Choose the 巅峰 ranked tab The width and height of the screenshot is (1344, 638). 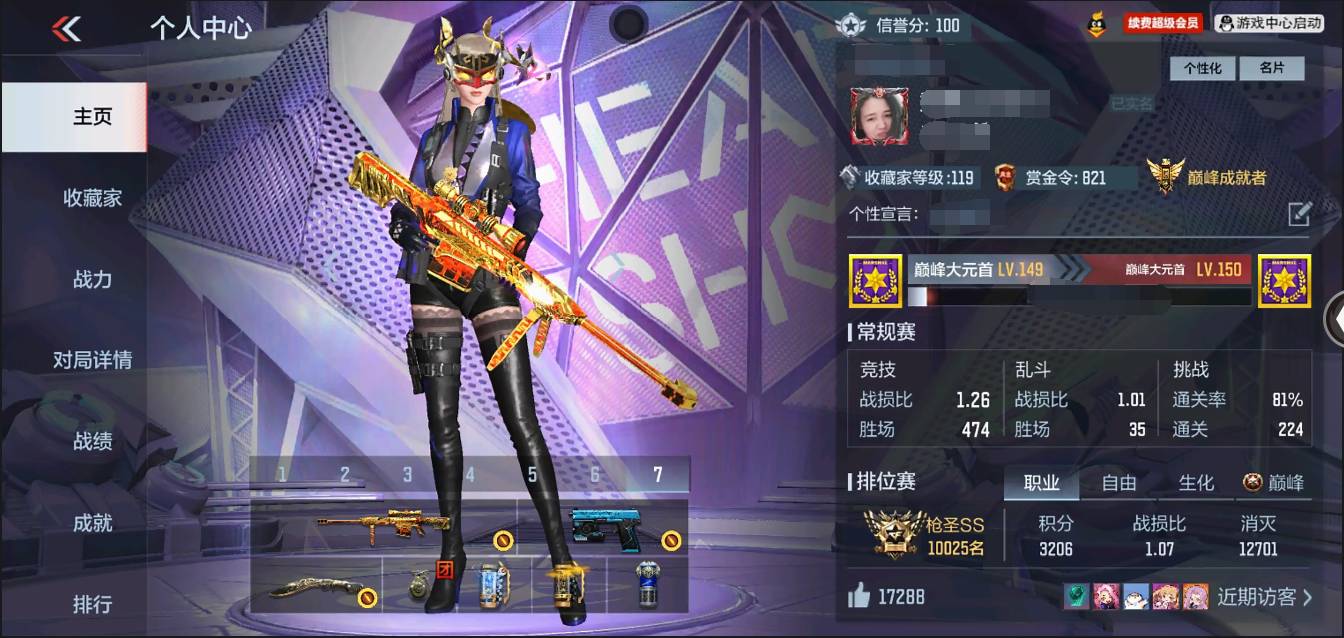click(1274, 483)
